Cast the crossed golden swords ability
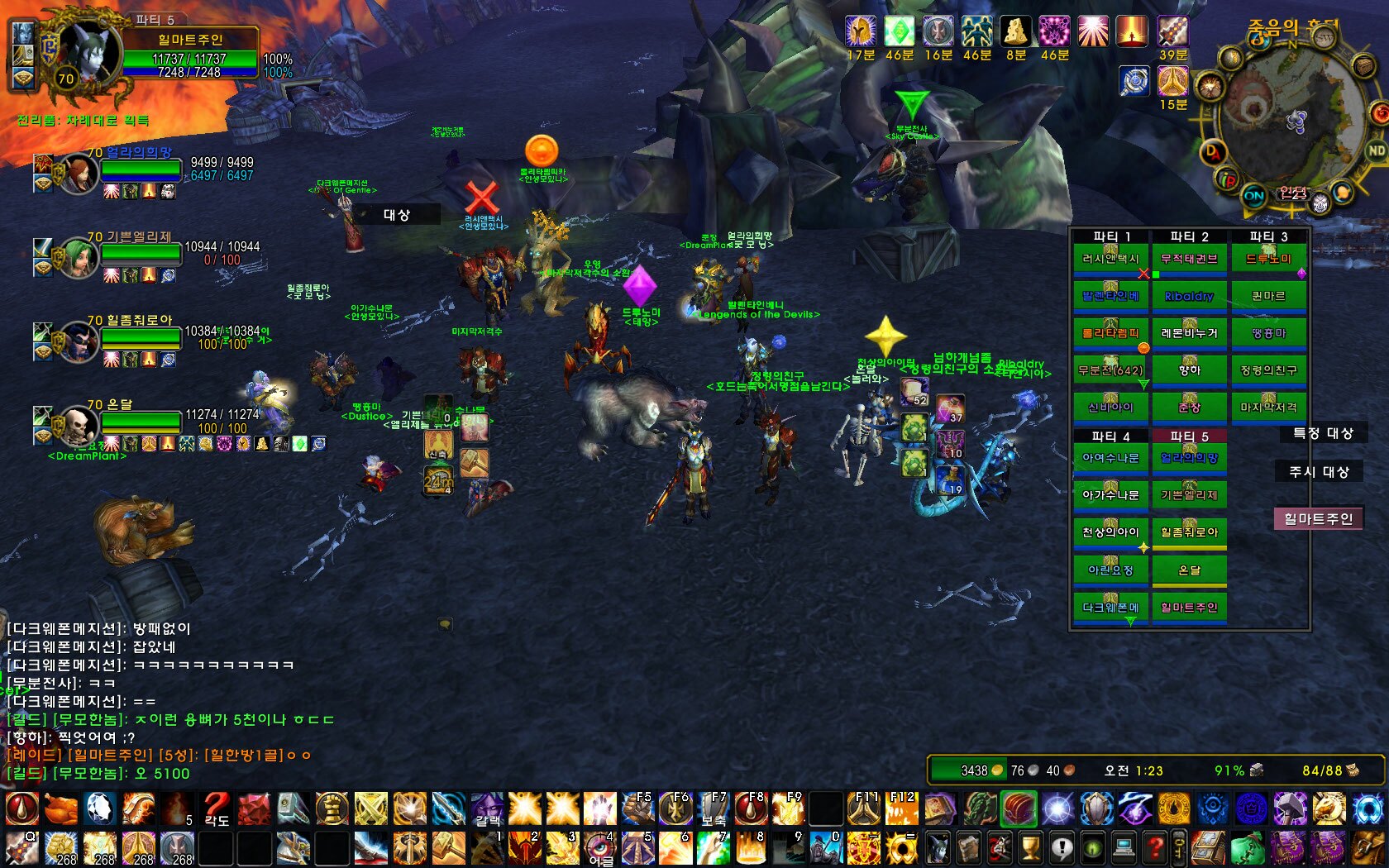The width and height of the screenshot is (1389, 868). [370, 808]
